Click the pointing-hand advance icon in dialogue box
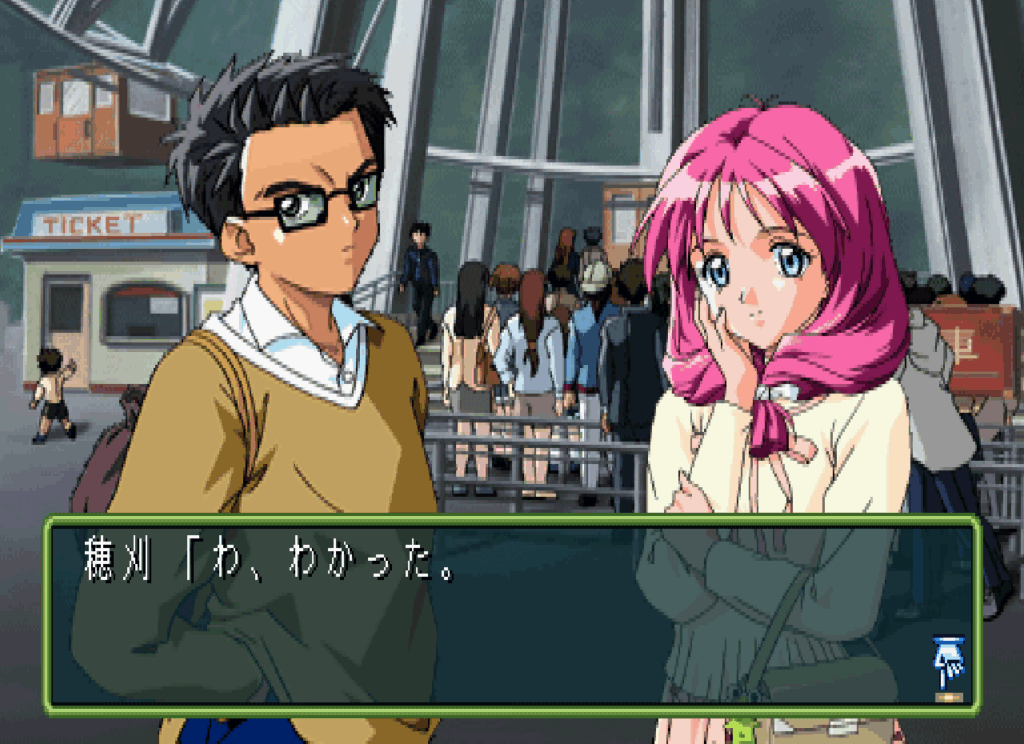This screenshot has height=744, width=1024. 946,659
